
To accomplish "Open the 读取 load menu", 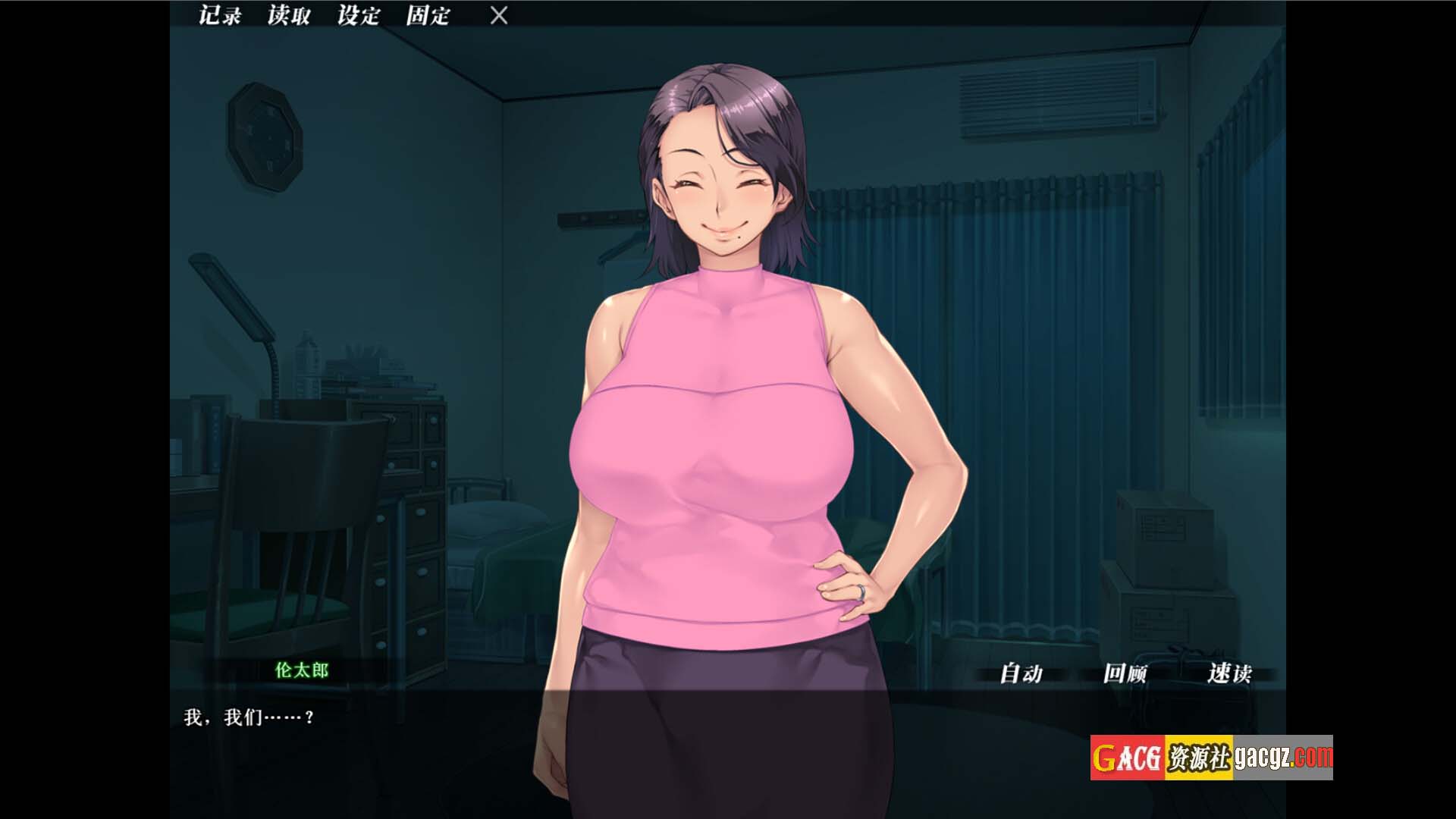I will [288, 15].
